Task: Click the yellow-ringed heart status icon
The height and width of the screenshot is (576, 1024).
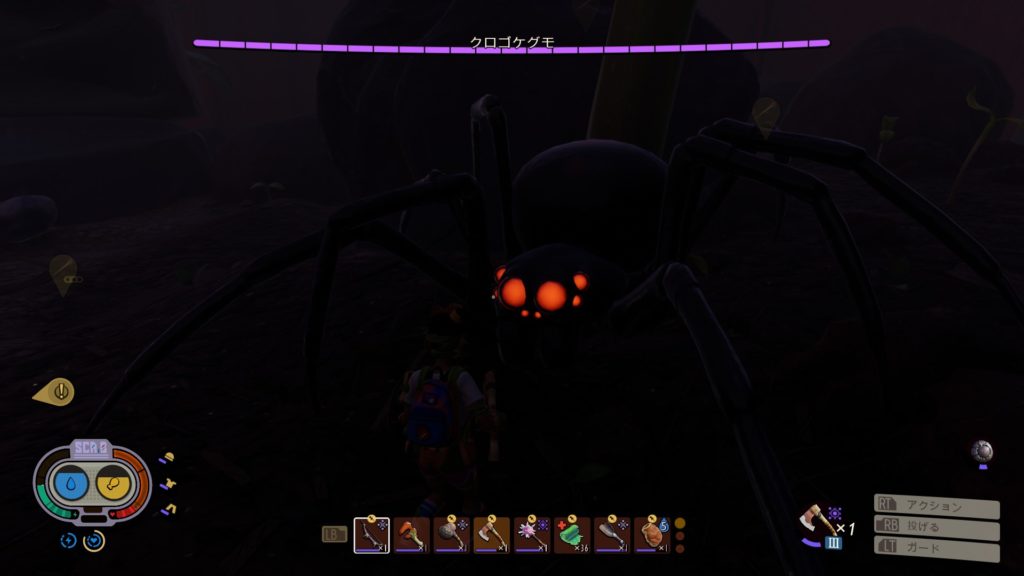Action: (x=94, y=540)
